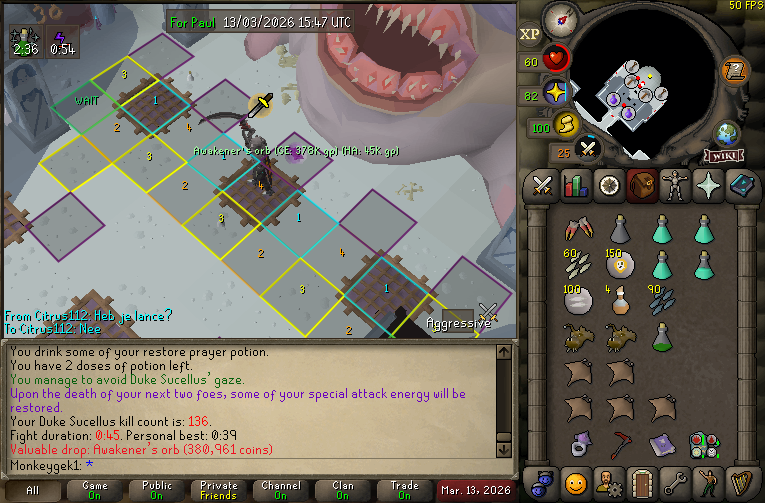Open the Worn Equipment tab
Viewport: 765px width, 503px height.
coord(674,186)
